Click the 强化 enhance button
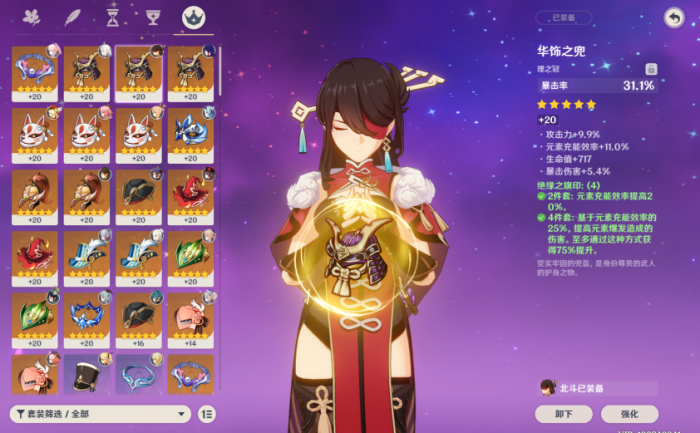This screenshot has height=433, width=700. coord(629,413)
